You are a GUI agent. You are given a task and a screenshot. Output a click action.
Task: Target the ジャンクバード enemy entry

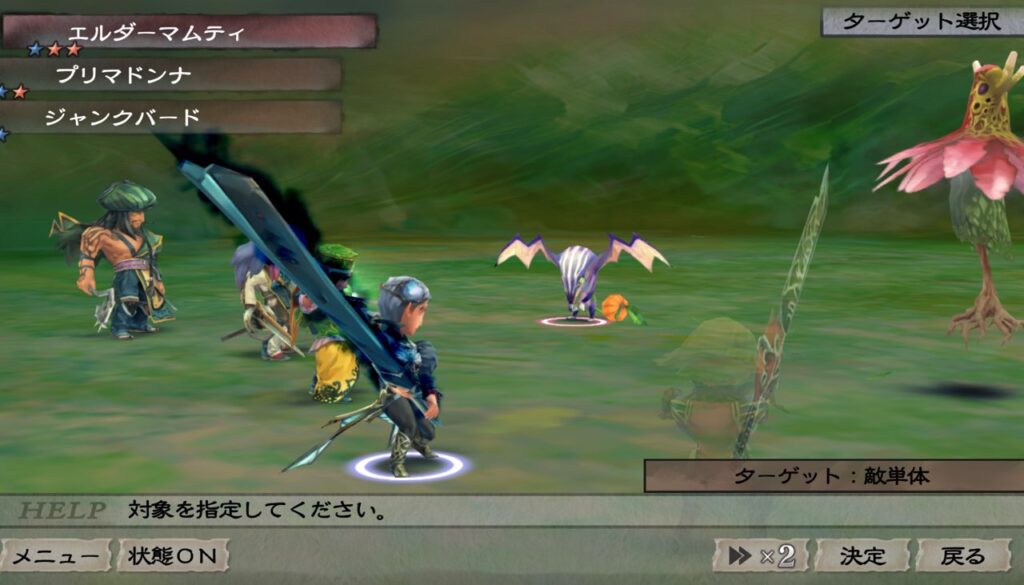pos(170,117)
